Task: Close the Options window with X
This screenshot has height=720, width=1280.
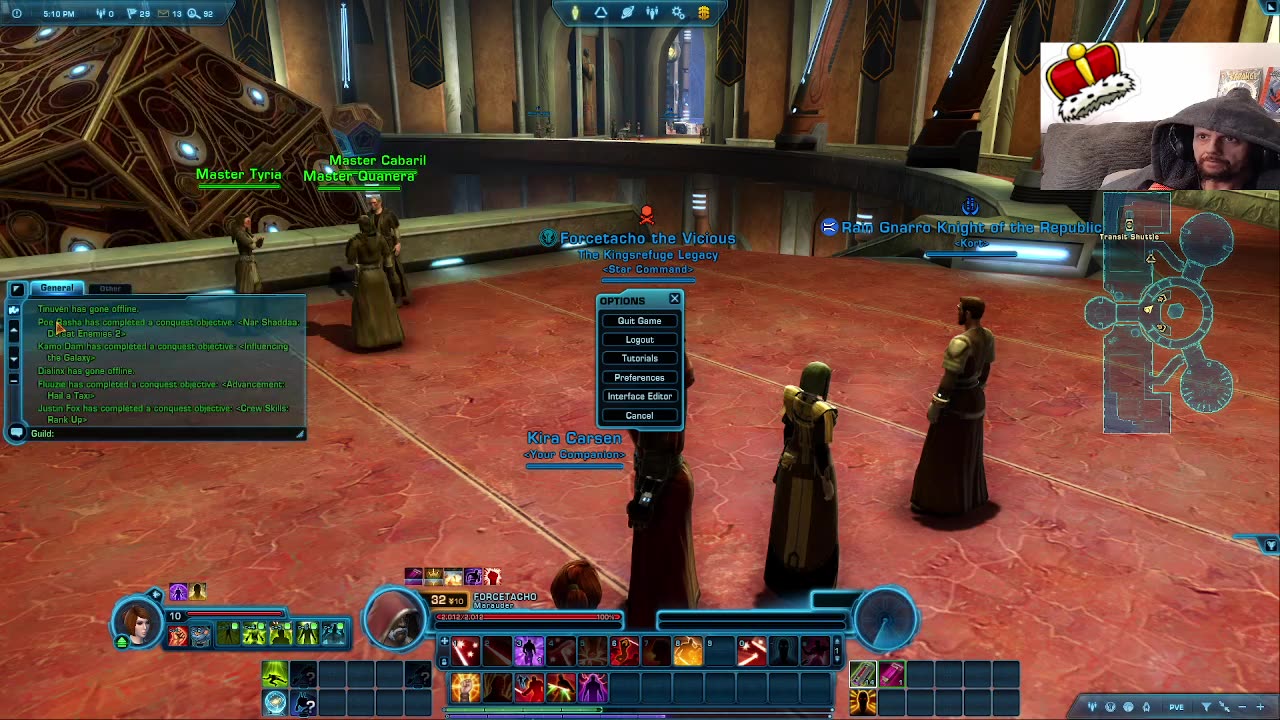Action: 674,299
